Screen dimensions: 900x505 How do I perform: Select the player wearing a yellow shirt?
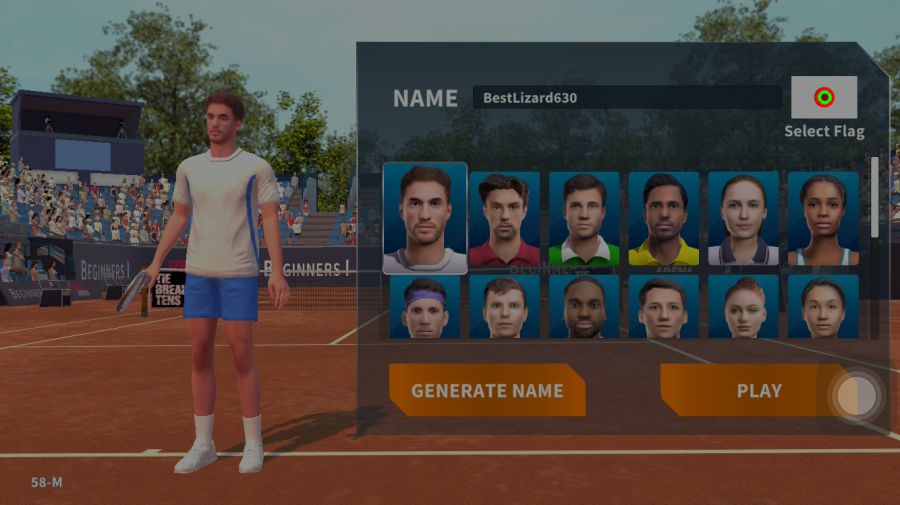[x=664, y=219]
